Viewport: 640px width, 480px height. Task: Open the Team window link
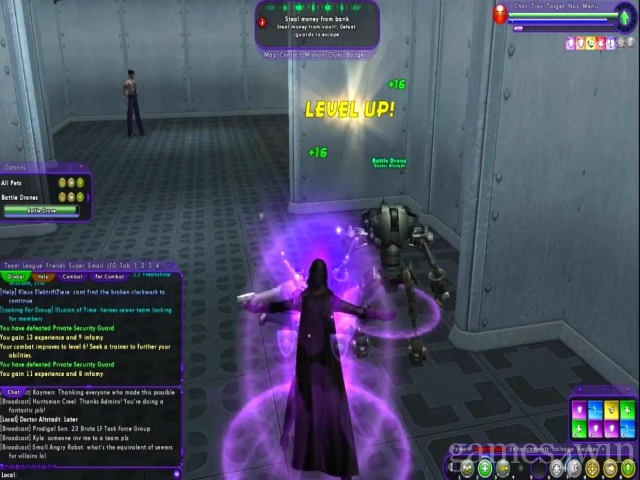click(12, 265)
